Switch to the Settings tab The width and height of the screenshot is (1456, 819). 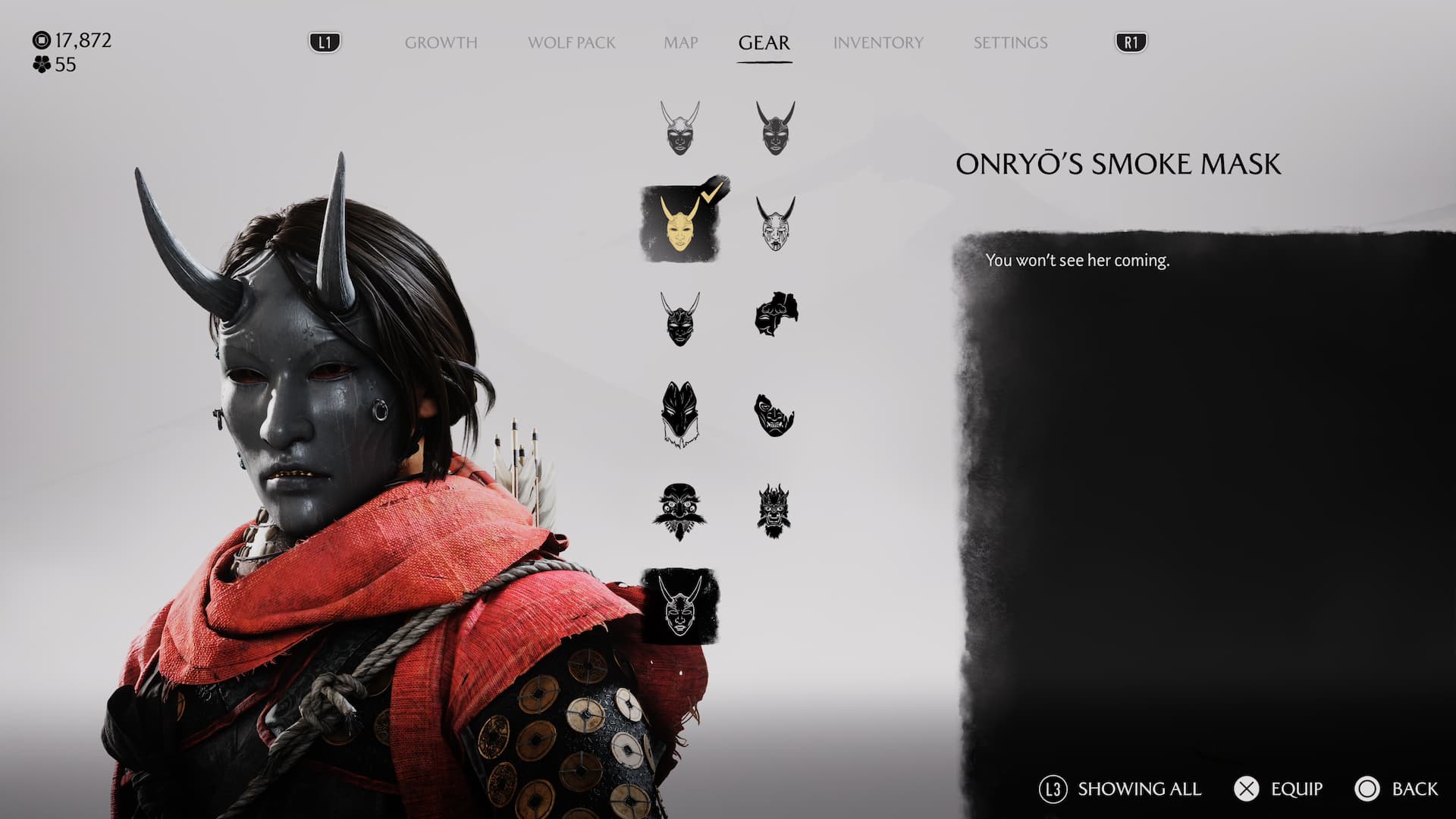click(1010, 42)
